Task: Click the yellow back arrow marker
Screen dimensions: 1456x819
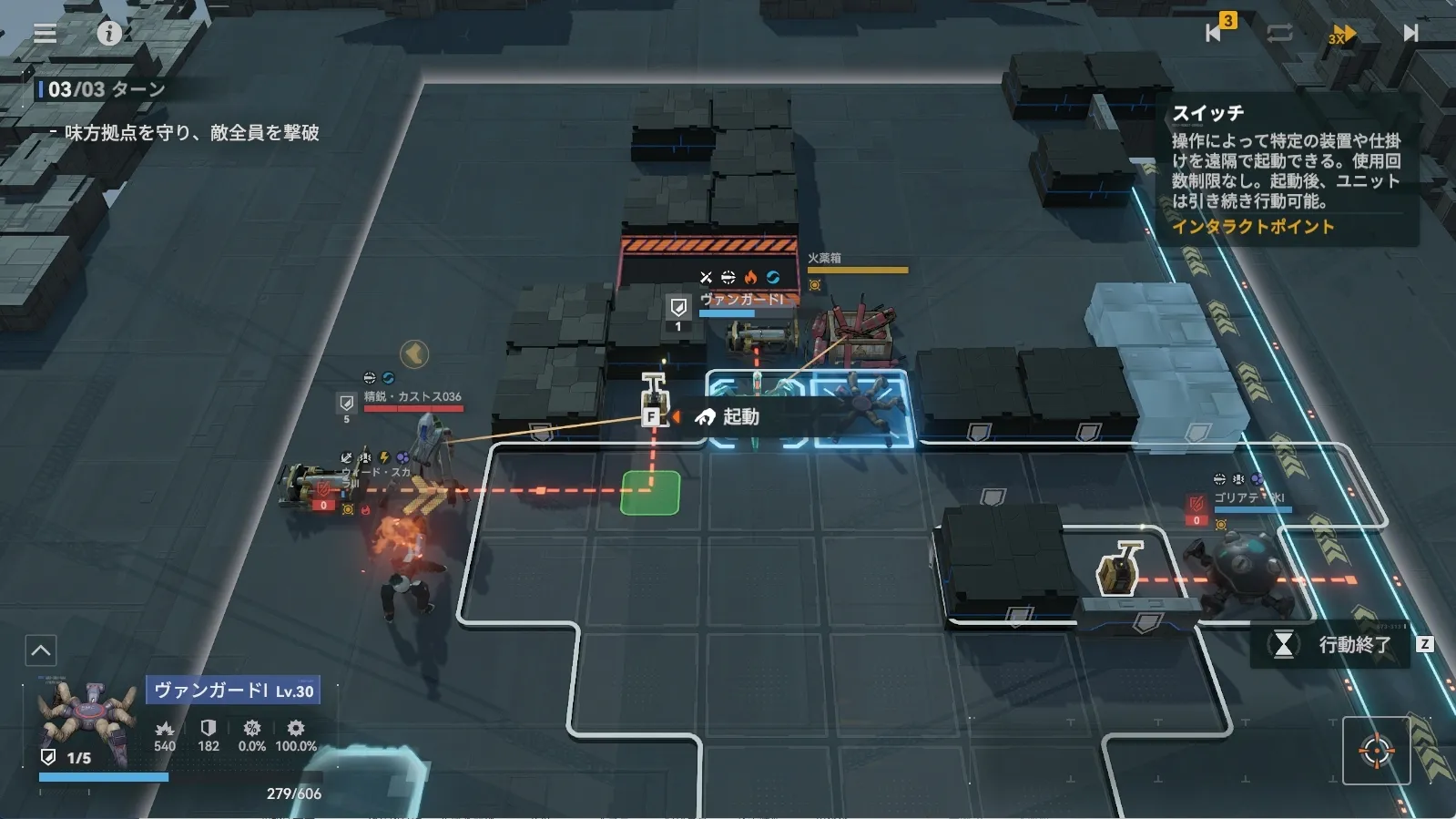Action: 414,353
